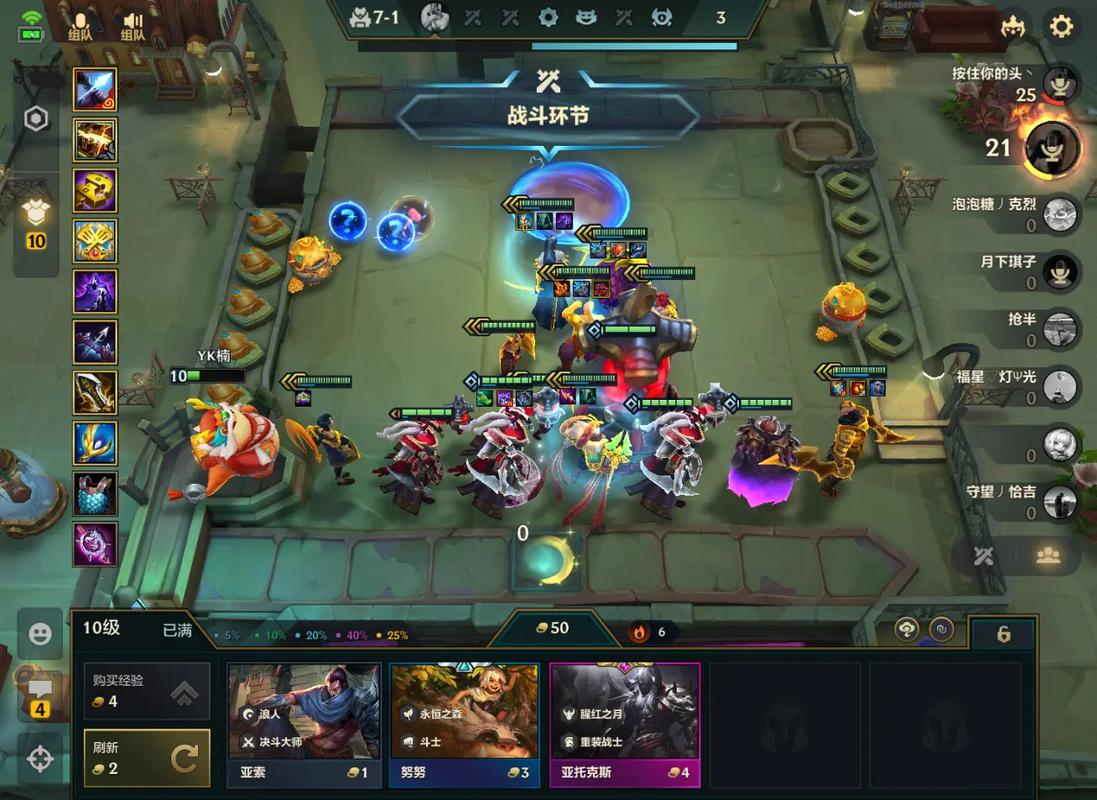
Task: Click the hexagon augment icon
Action: point(36,120)
